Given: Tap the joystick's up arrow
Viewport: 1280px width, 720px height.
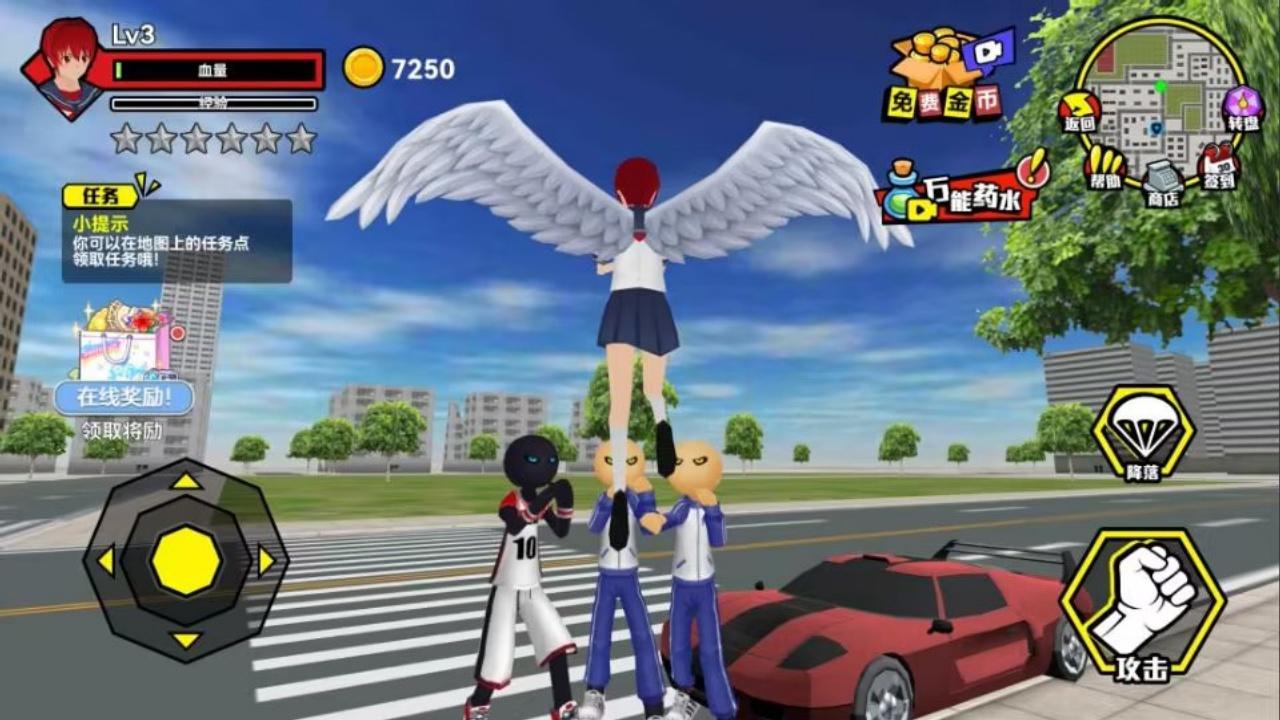Looking at the screenshot, I should (x=185, y=481).
